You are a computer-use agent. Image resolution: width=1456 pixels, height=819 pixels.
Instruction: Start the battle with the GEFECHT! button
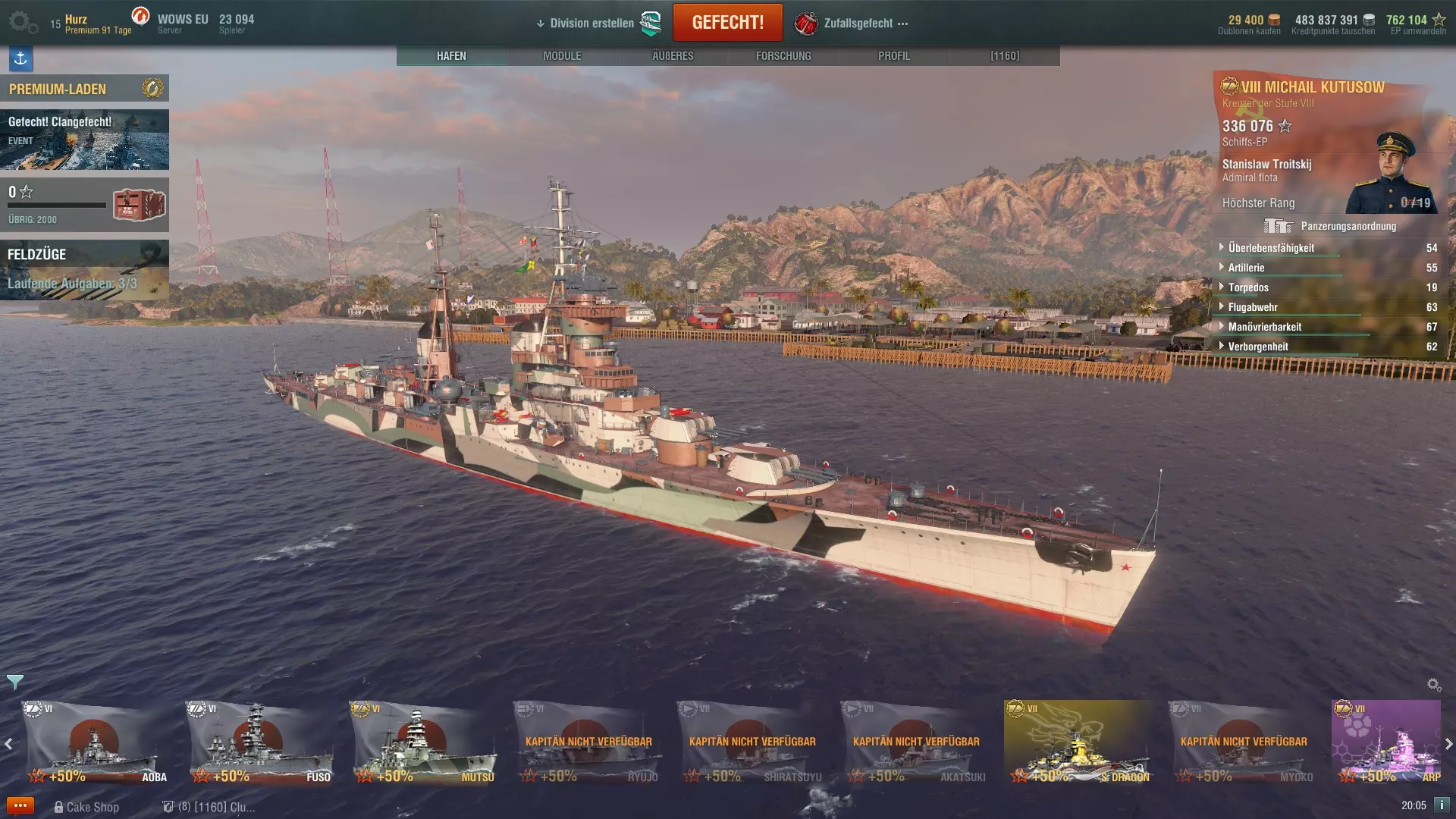coord(727,23)
